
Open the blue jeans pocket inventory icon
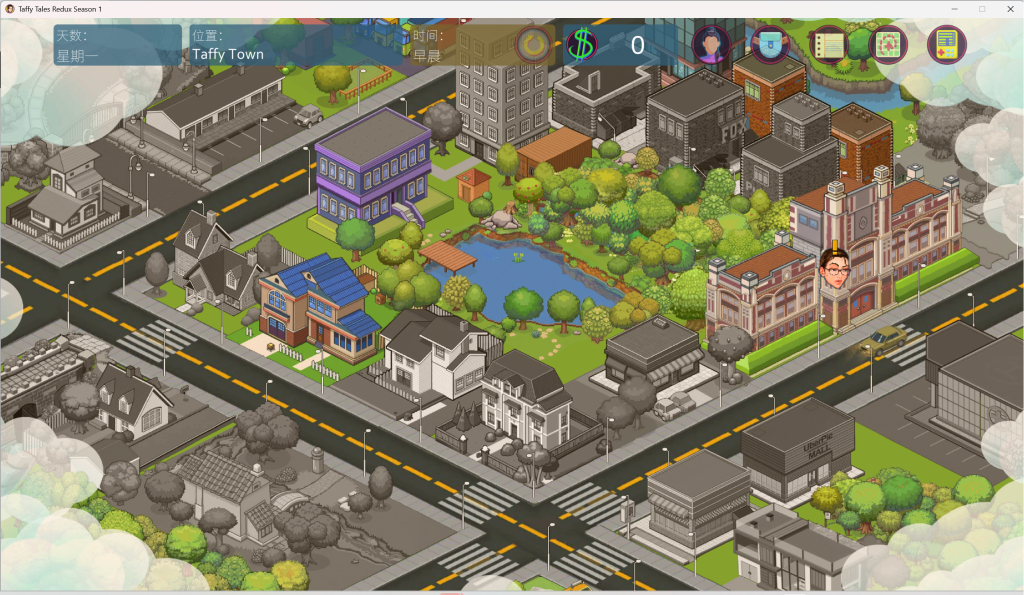point(769,45)
